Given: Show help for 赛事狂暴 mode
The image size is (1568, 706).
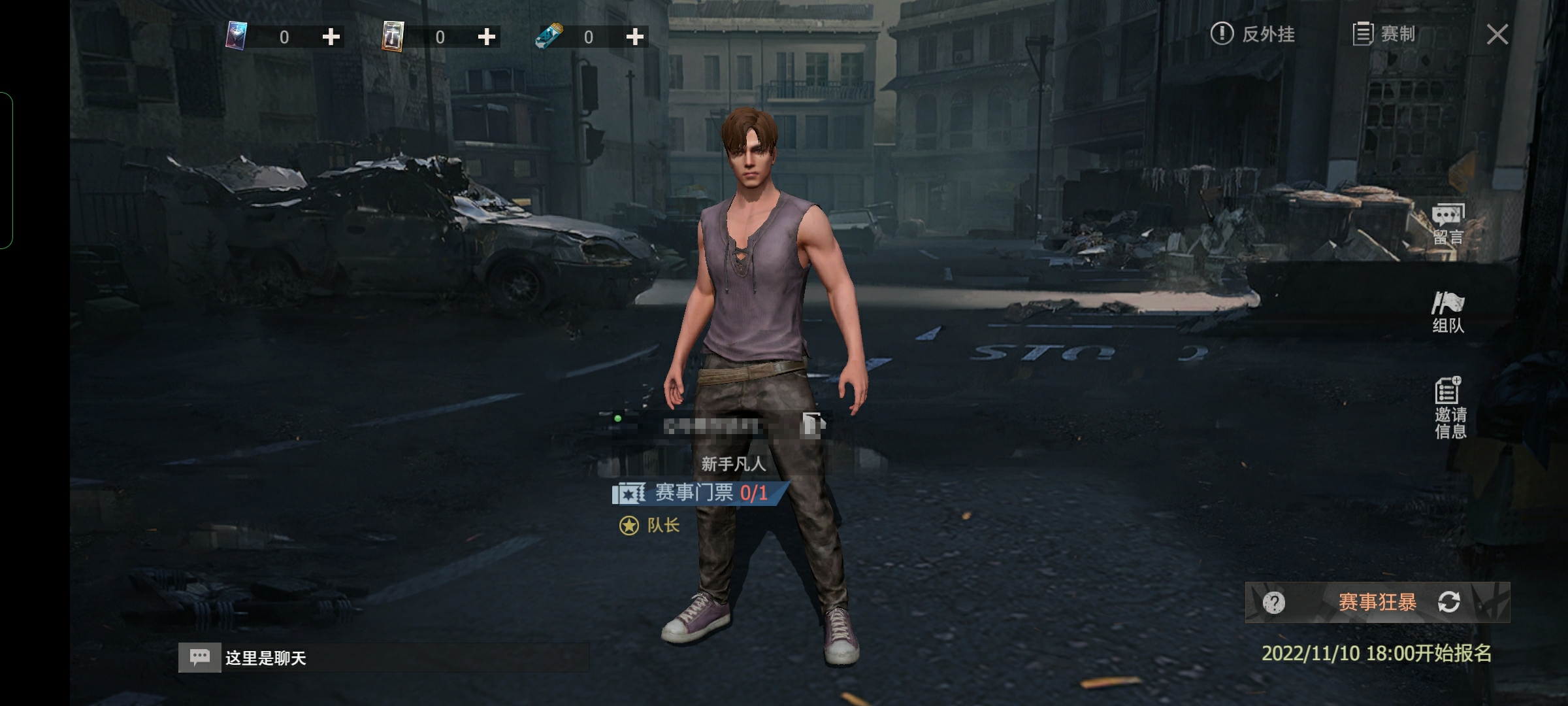Looking at the screenshot, I should (1273, 602).
